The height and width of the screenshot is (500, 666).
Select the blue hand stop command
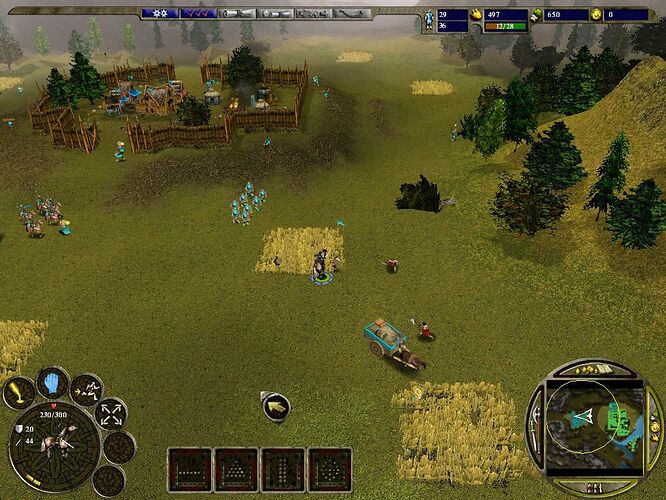pos(52,382)
